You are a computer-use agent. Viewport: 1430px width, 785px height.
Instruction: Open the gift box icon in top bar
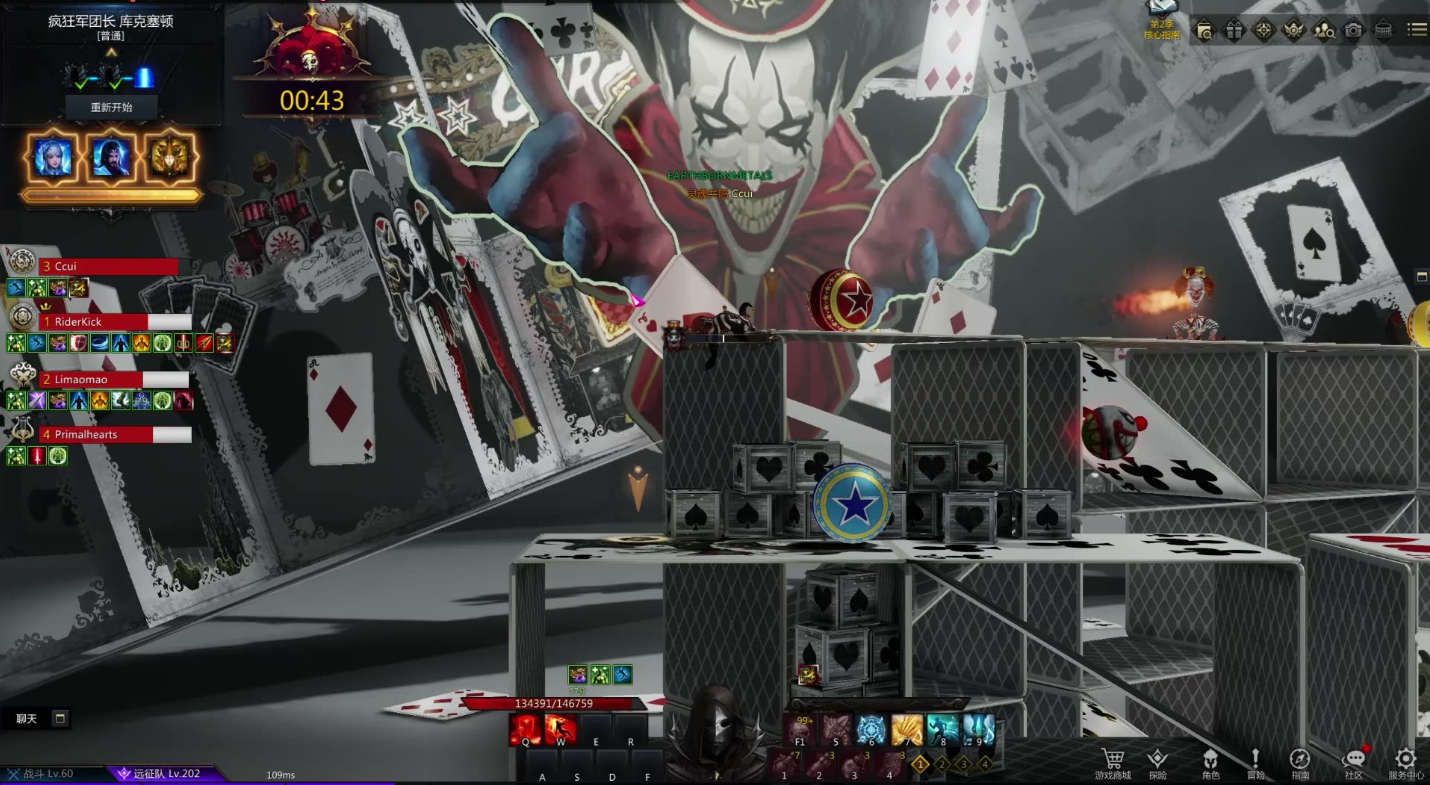(x=1234, y=30)
